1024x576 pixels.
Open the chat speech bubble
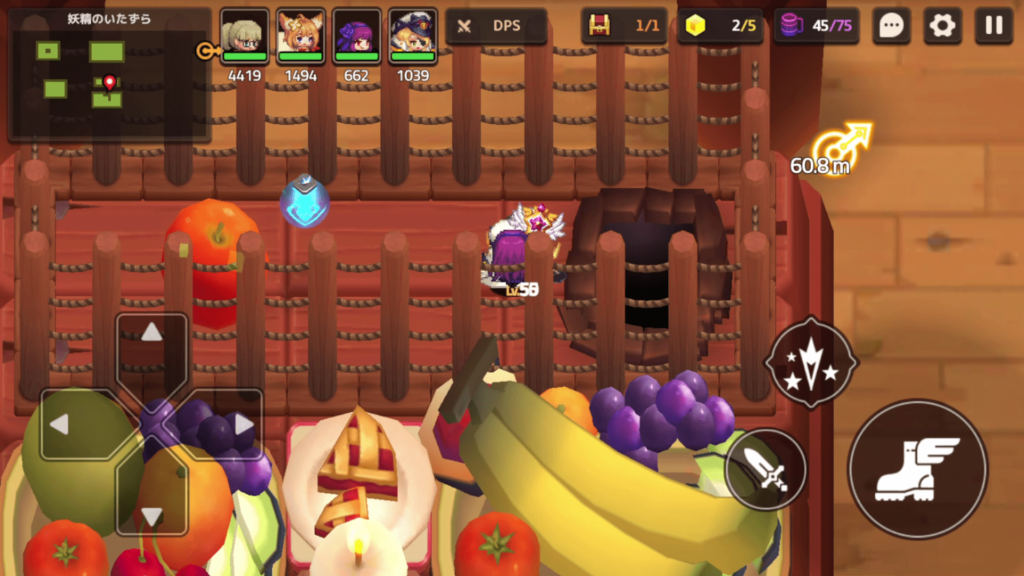(891, 26)
